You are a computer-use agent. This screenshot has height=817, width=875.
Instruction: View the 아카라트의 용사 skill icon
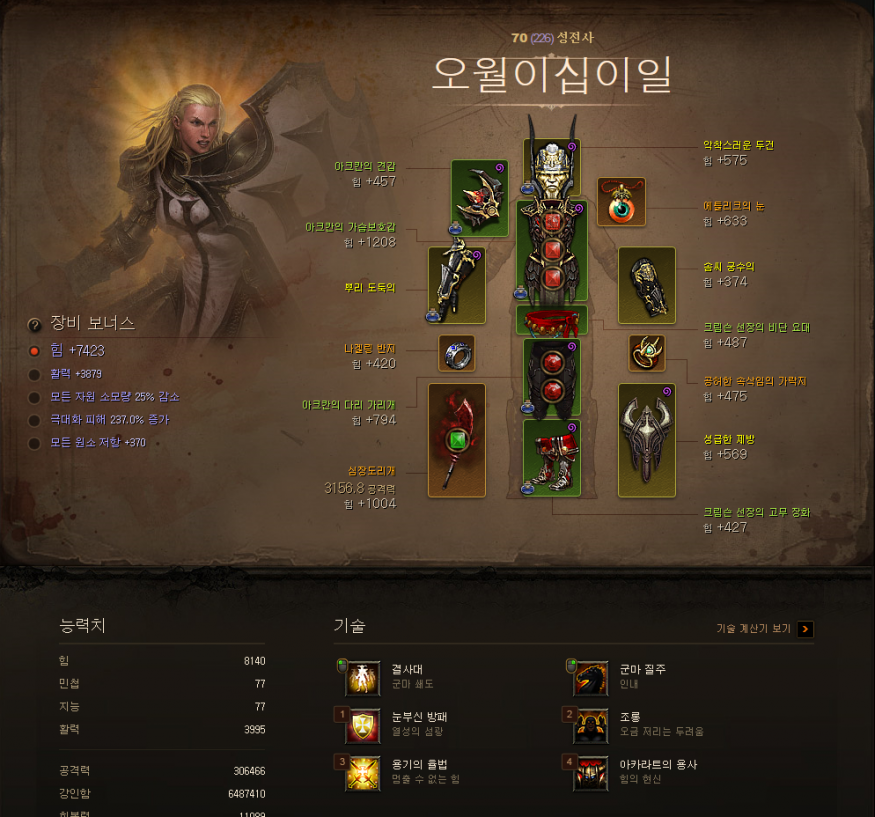(590, 774)
